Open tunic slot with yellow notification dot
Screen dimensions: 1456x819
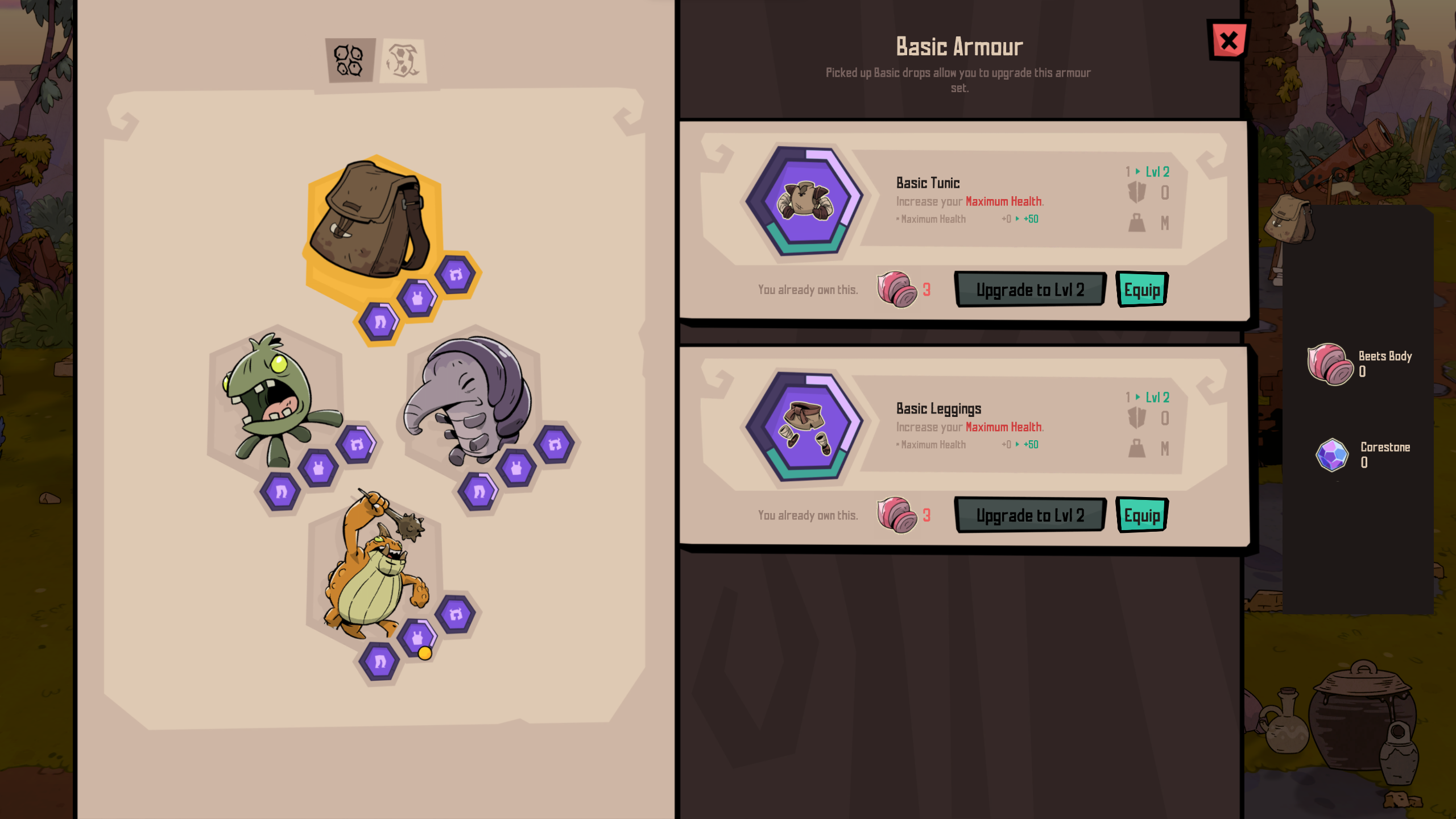pyautogui.click(x=417, y=638)
